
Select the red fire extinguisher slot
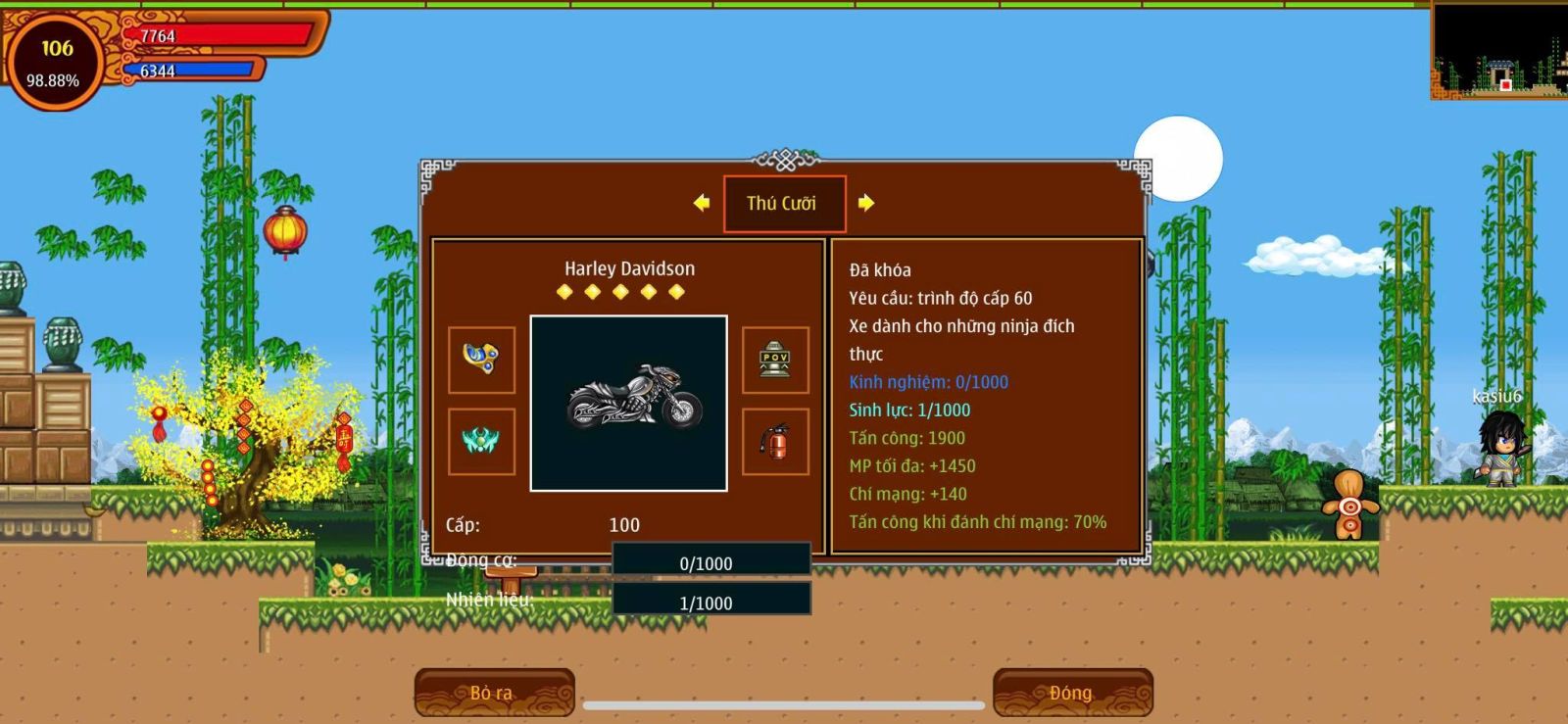pos(774,441)
